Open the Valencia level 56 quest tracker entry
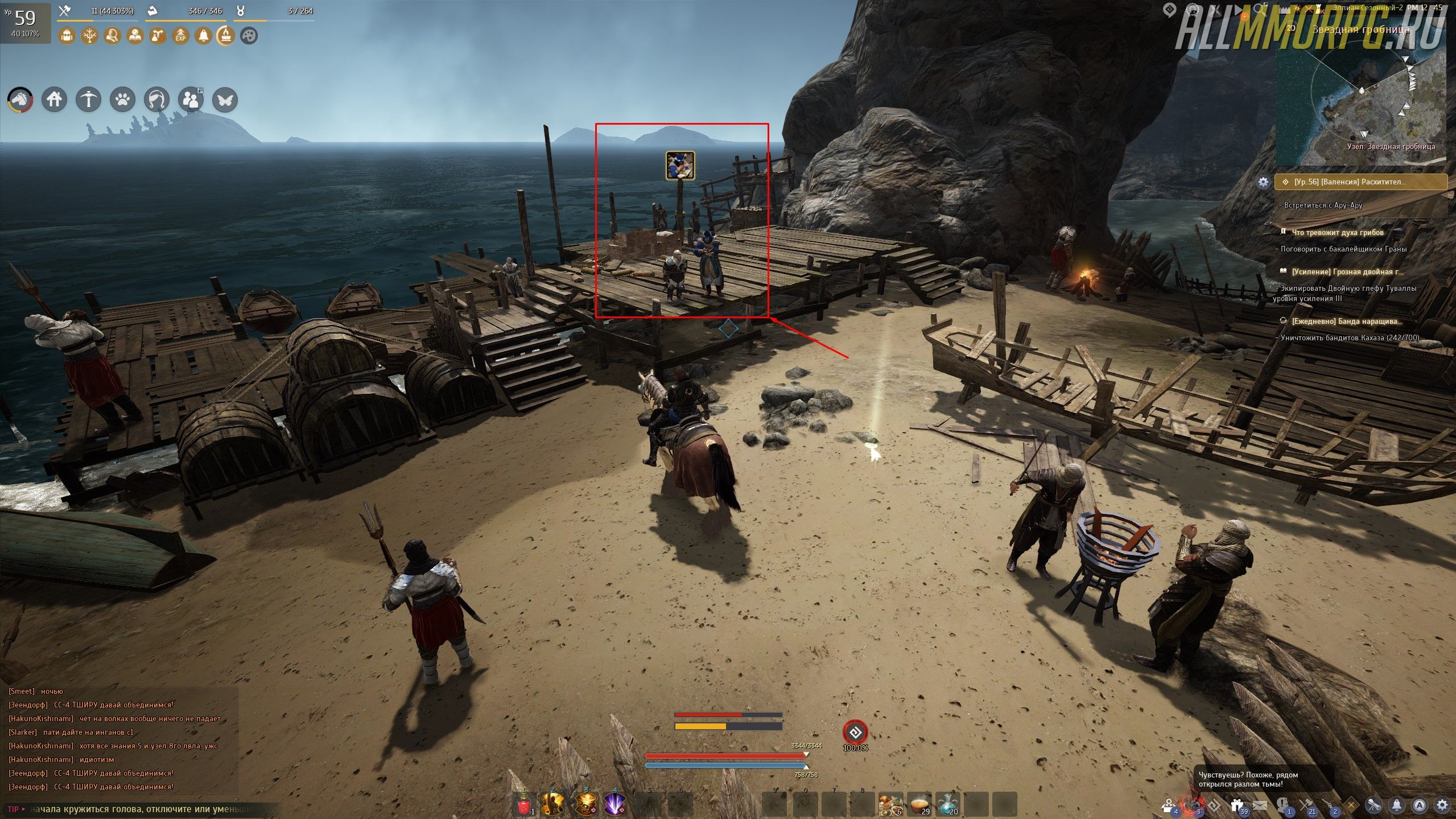Image resolution: width=1456 pixels, height=819 pixels. coord(1360,182)
